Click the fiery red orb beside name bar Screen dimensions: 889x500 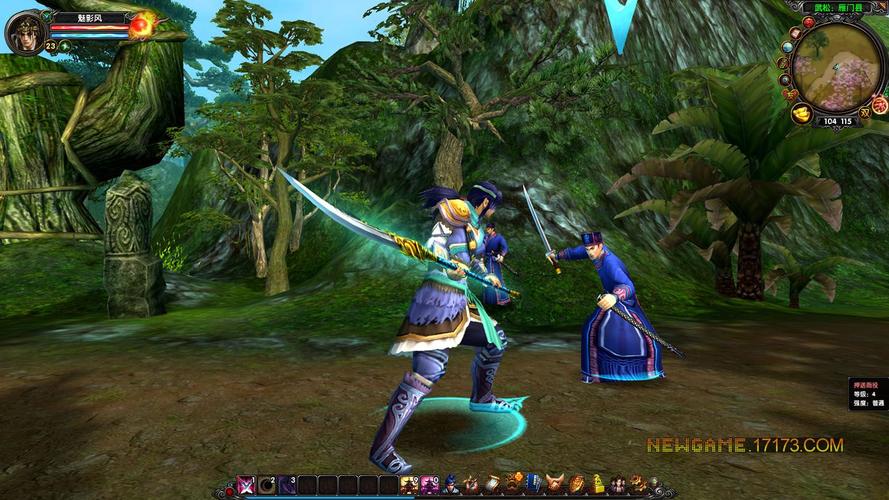click(x=143, y=24)
